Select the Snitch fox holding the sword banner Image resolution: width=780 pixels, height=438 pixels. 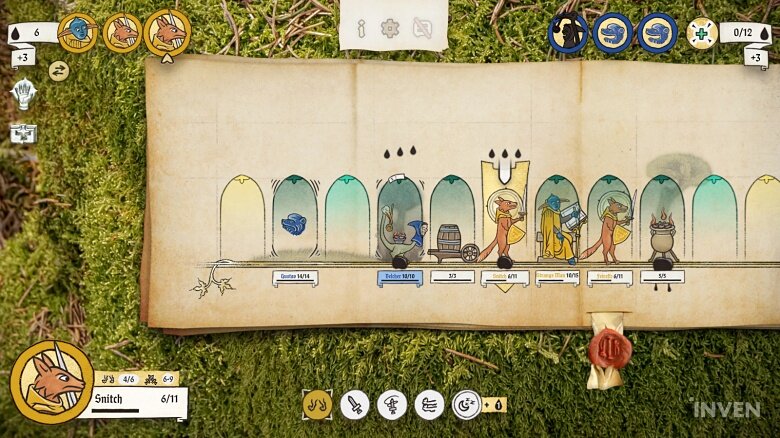(x=505, y=228)
